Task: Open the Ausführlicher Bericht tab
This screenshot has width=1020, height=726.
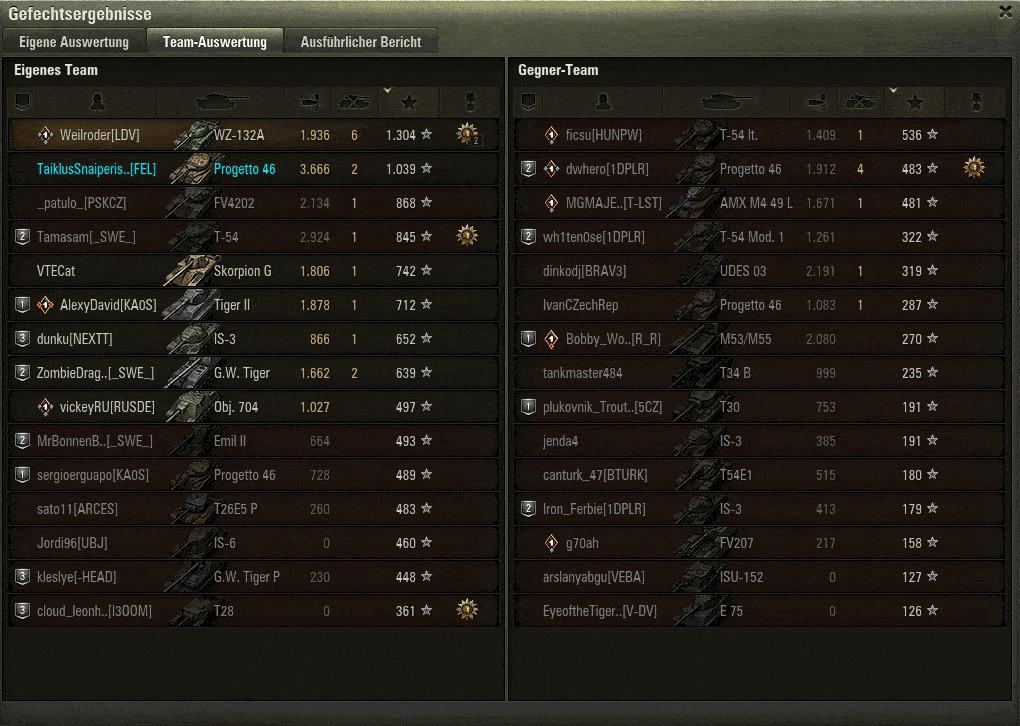Action: (361, 42)
